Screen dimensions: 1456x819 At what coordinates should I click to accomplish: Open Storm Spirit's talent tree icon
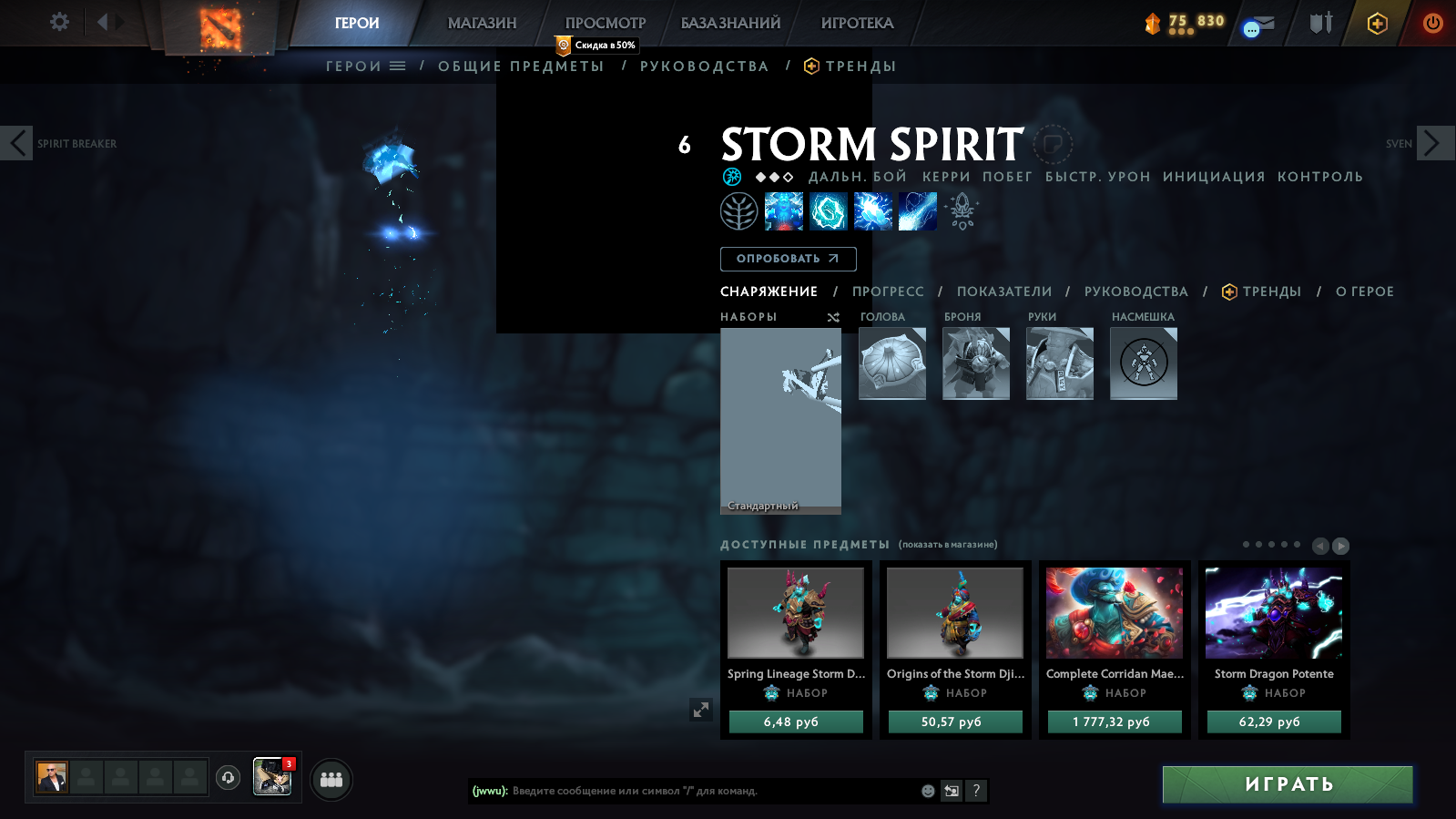pyautogui.click(x=738, y=210)
